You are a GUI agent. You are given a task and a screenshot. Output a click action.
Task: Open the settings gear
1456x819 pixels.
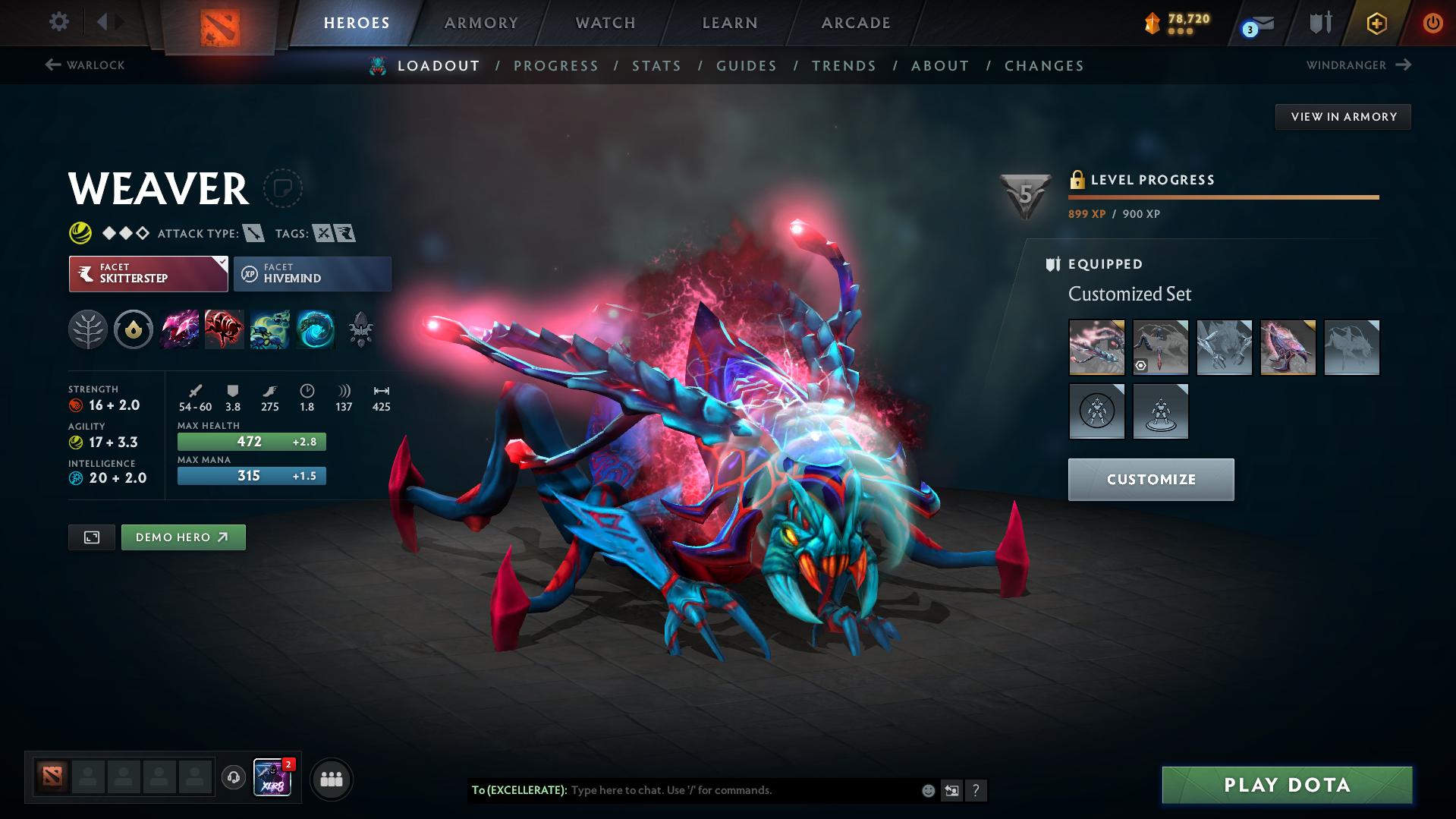pyautogui.click(x=58, y=22)
